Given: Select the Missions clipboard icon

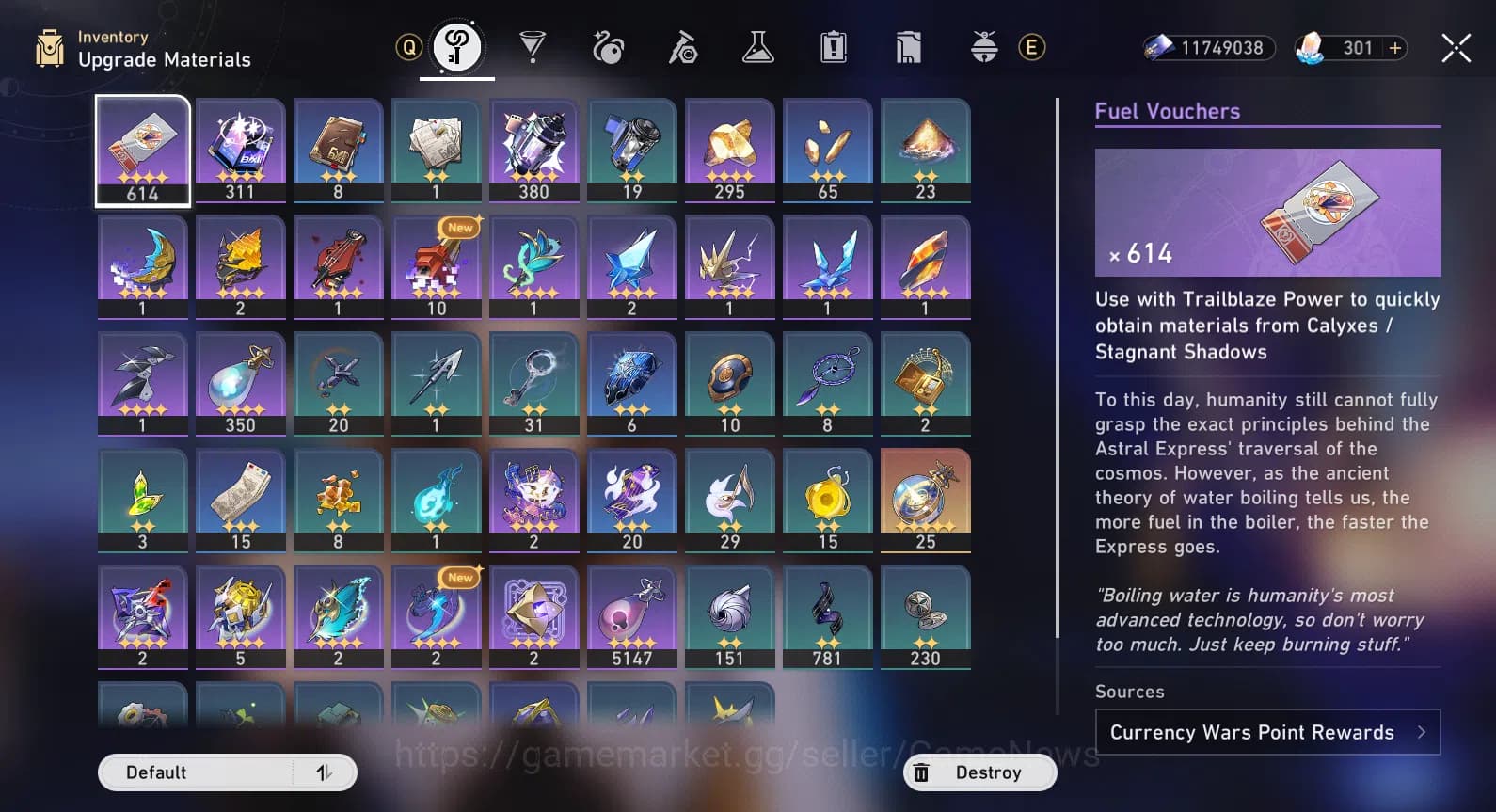Looking at the screenshot, I should point(834,45).
